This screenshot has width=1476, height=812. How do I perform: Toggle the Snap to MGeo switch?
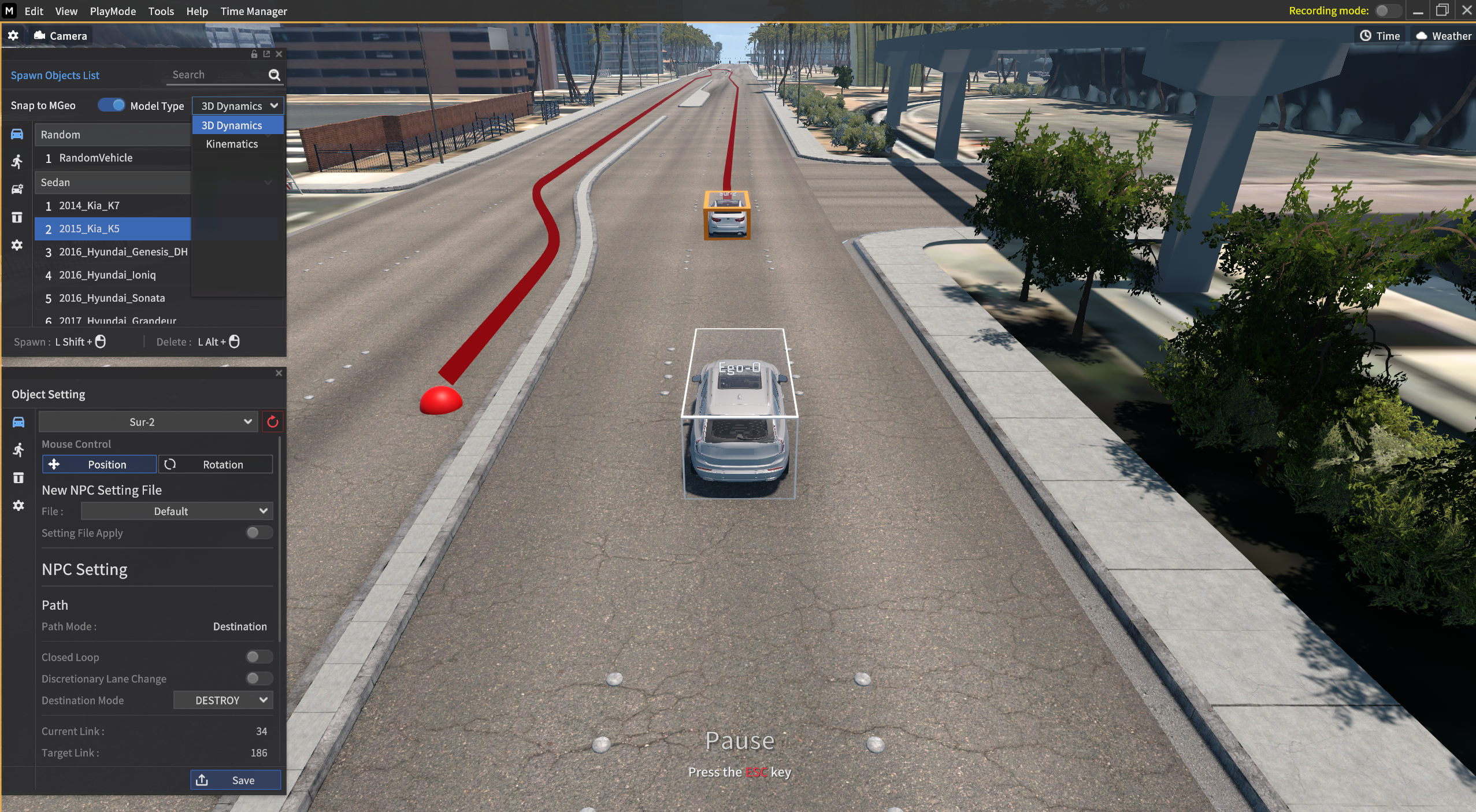pos(111,105)
